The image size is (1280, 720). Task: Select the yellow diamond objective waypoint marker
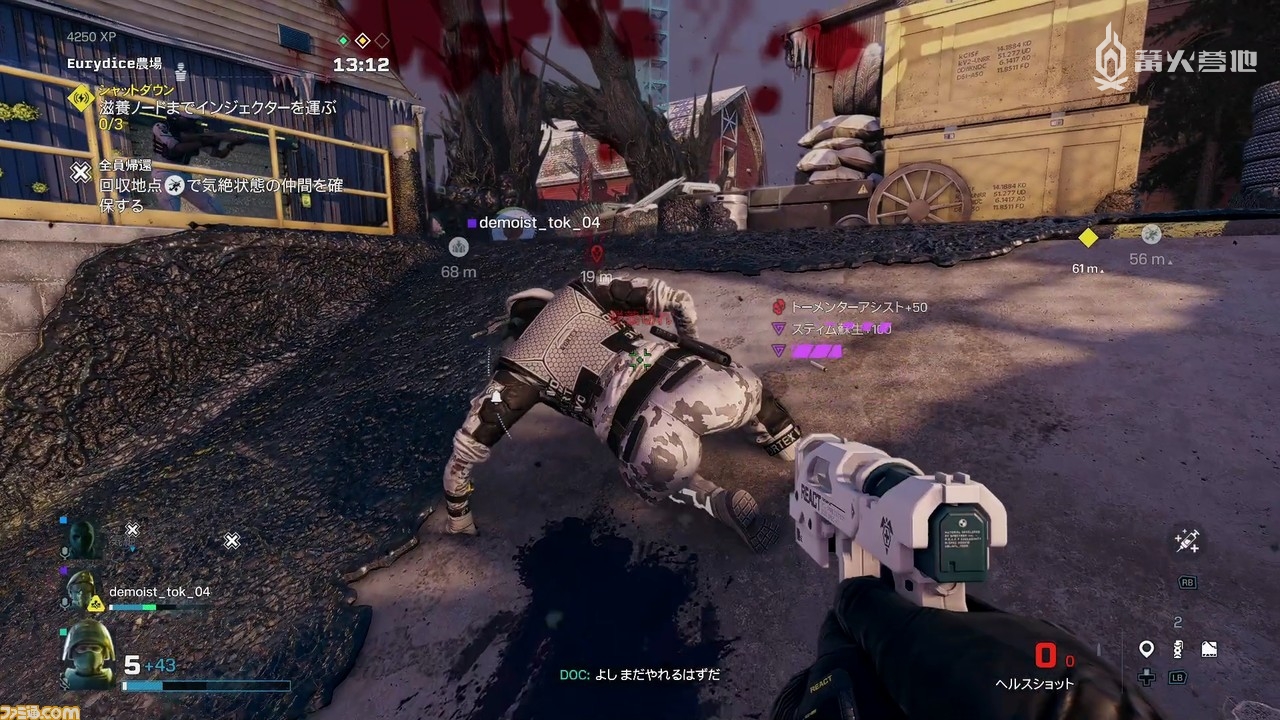tap(1088, 238)
